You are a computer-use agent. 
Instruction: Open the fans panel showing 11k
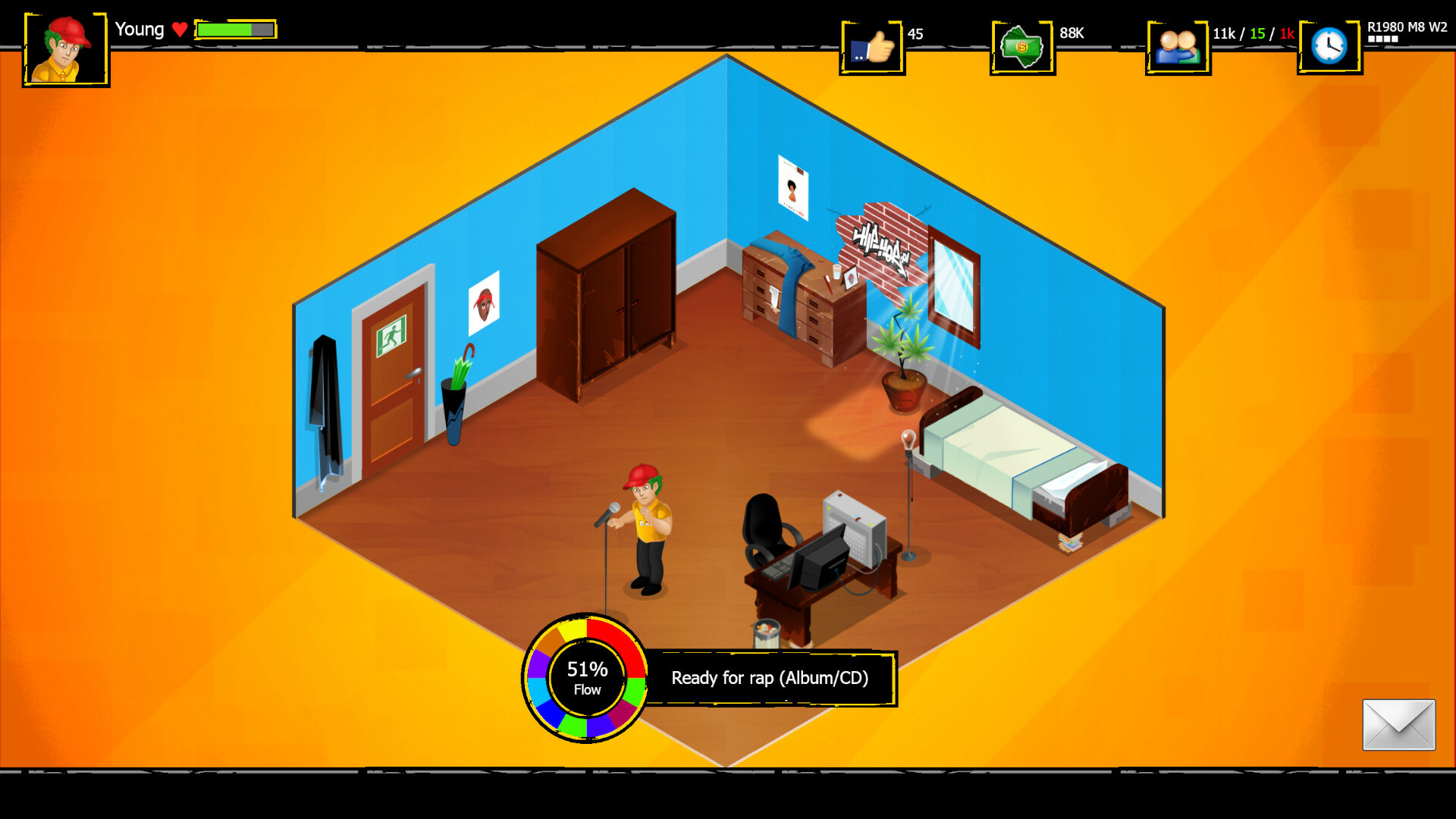click(x=1177, y=45)
